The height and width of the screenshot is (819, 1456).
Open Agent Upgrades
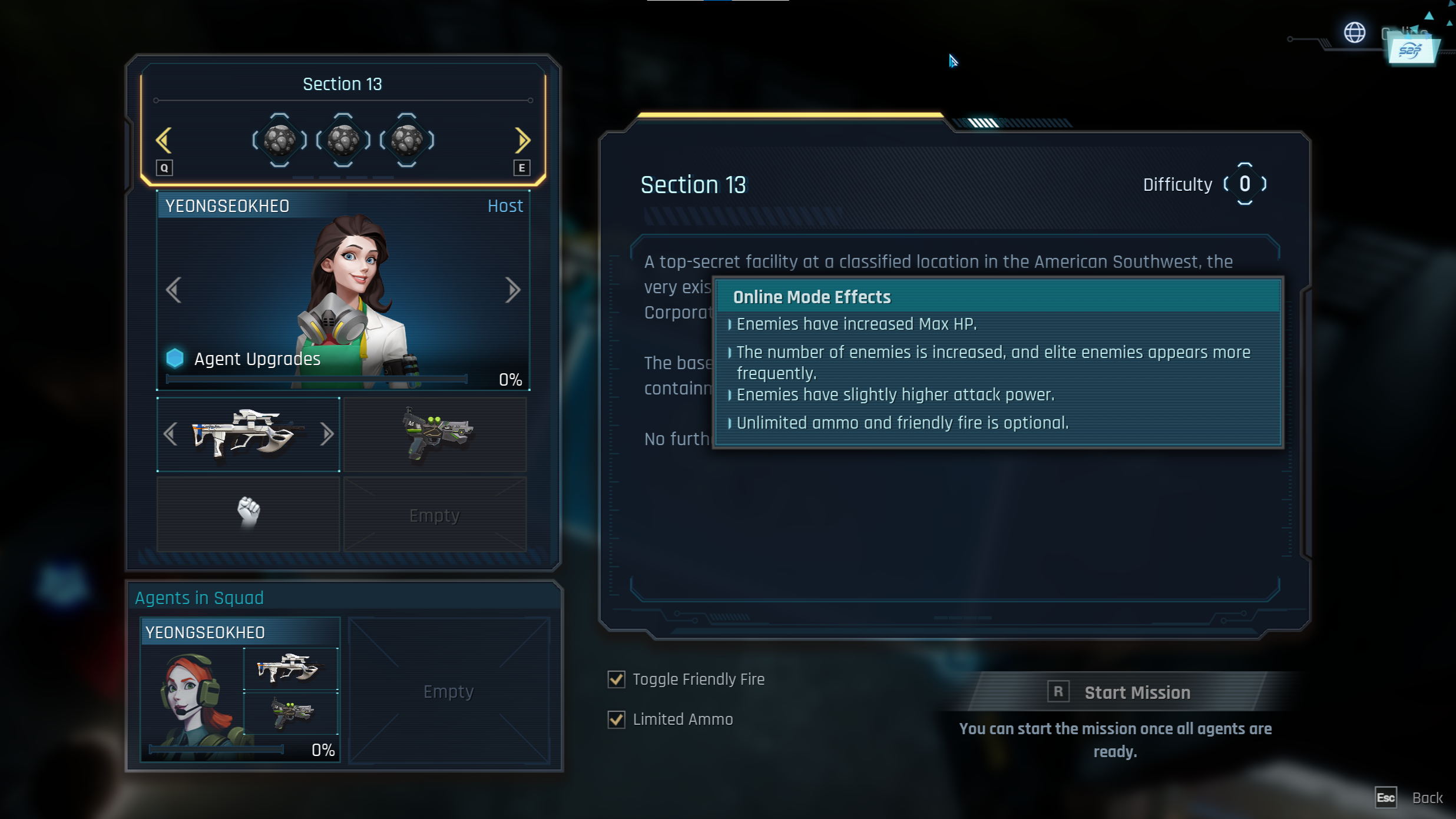click(257, 359)
